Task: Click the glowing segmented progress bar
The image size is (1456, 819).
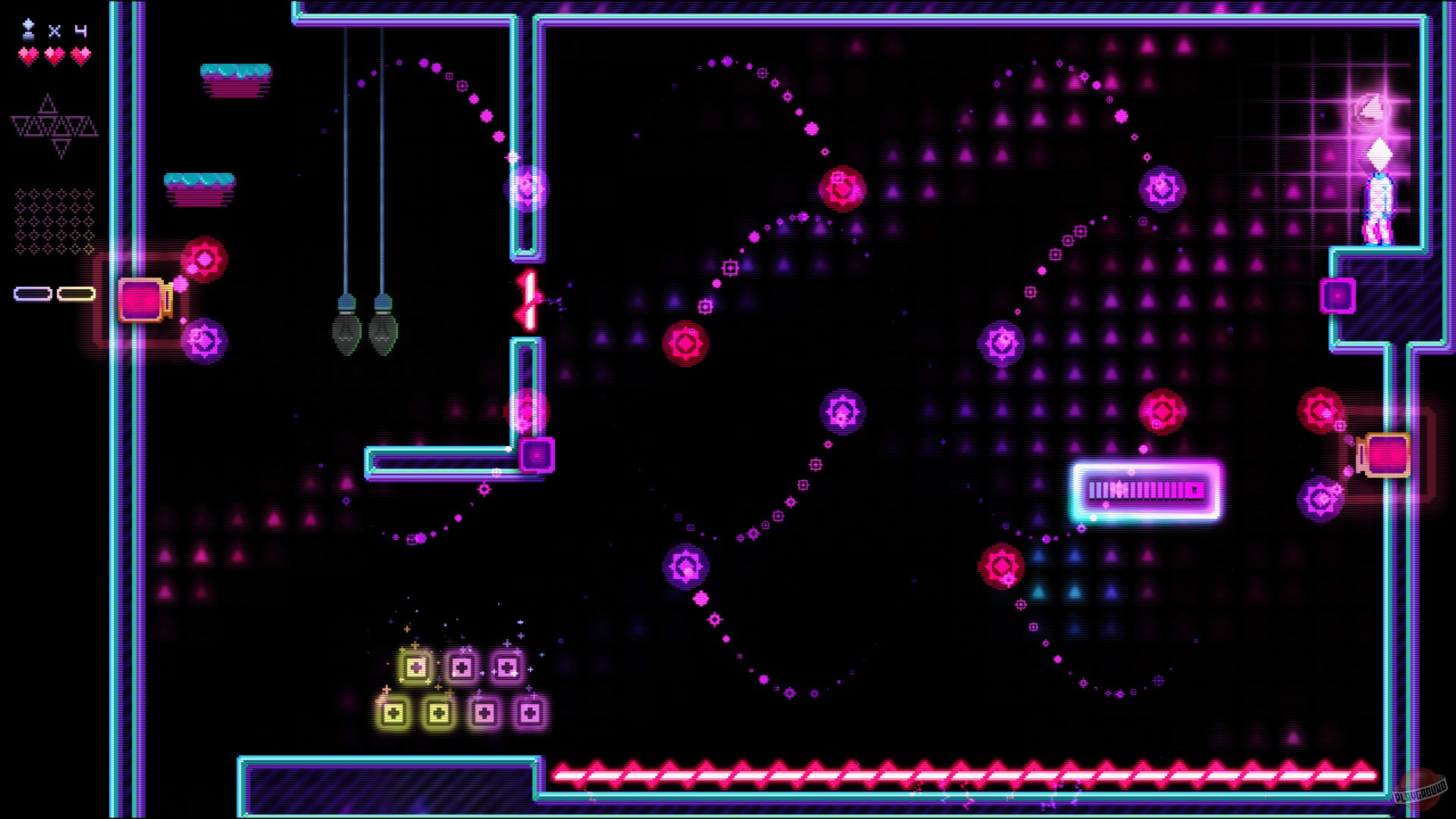Action: coord(1145,491)
